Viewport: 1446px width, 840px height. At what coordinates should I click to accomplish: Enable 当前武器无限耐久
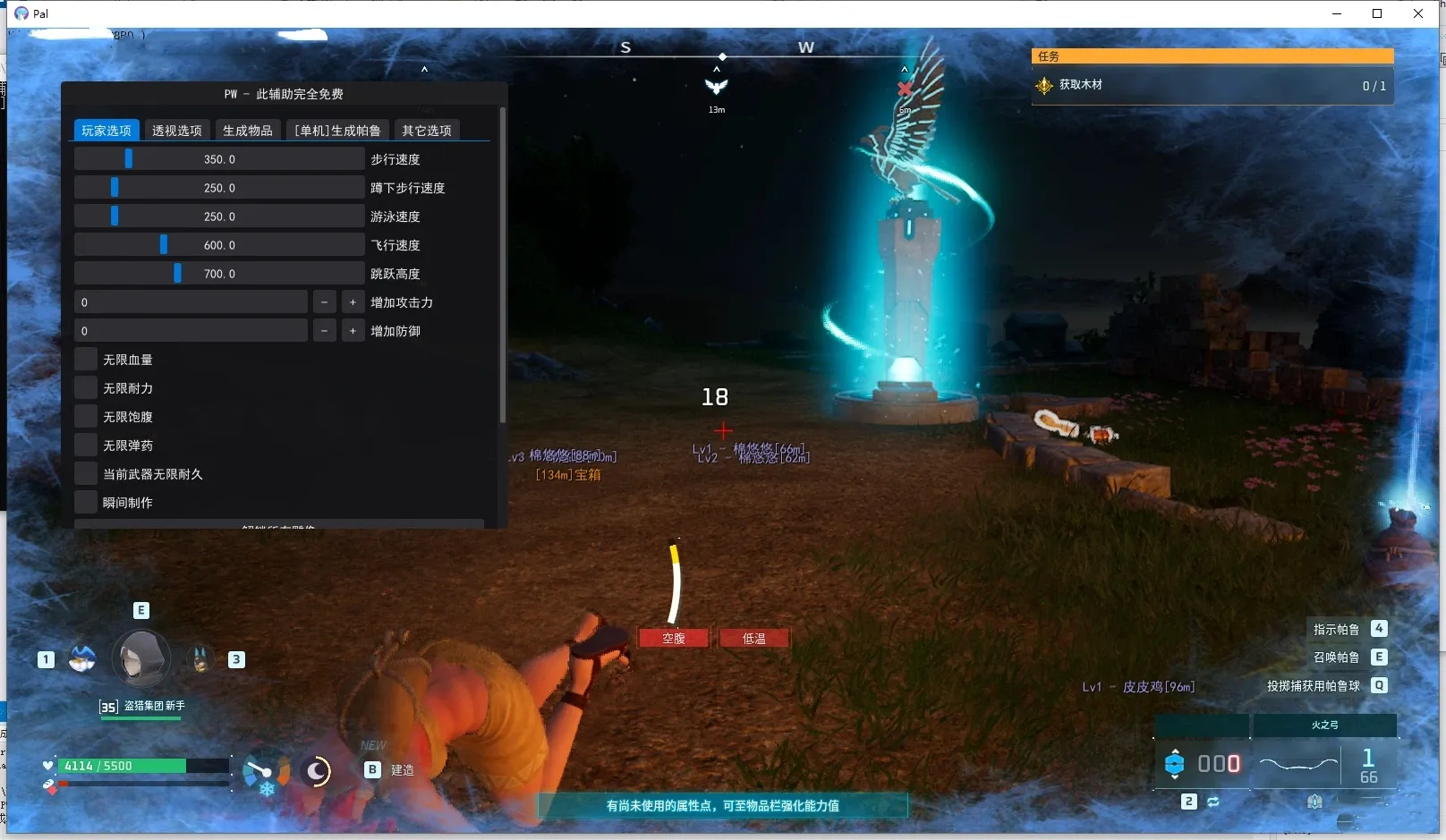point(85,473)
